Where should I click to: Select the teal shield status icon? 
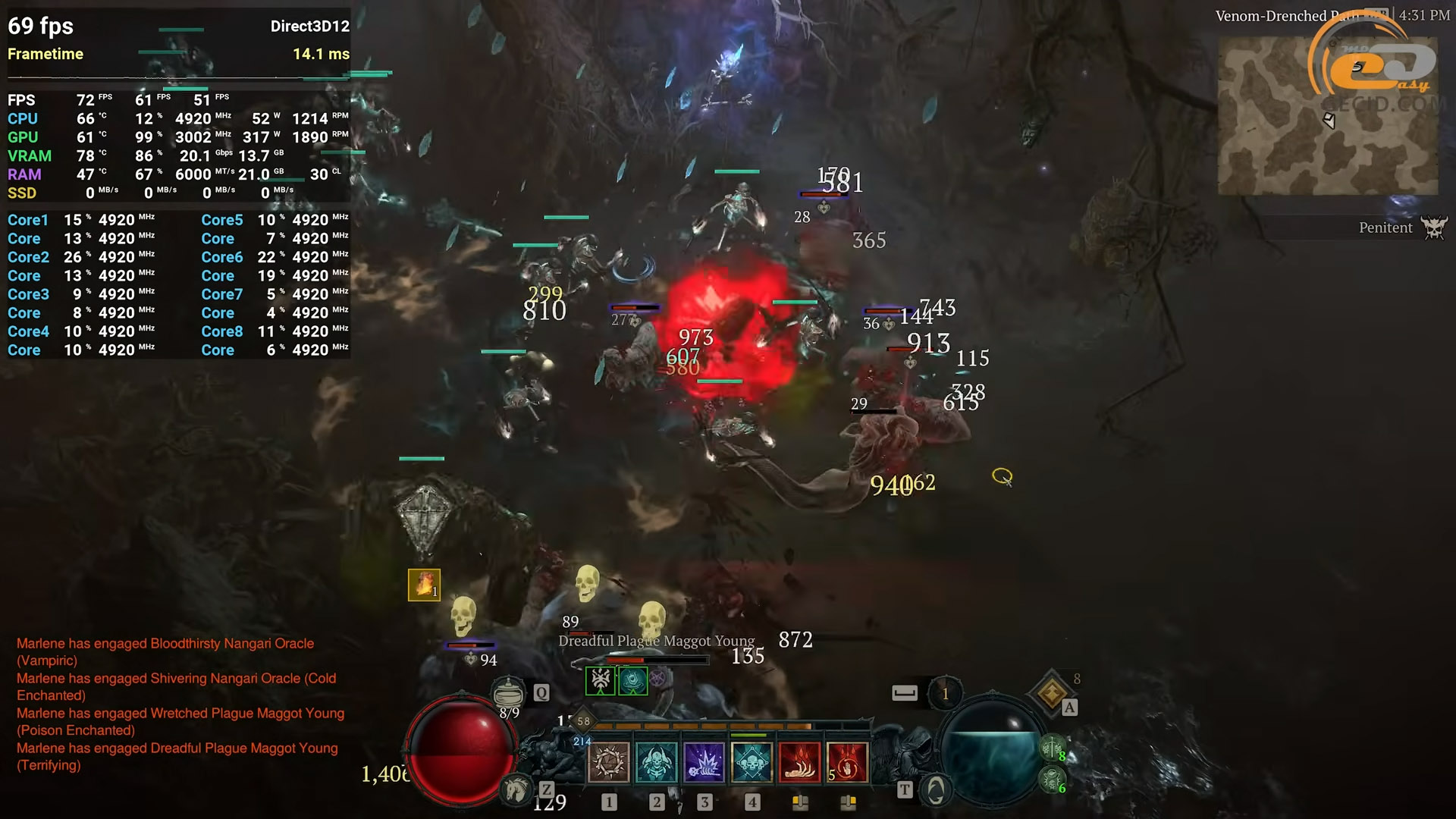click(632, 679)
